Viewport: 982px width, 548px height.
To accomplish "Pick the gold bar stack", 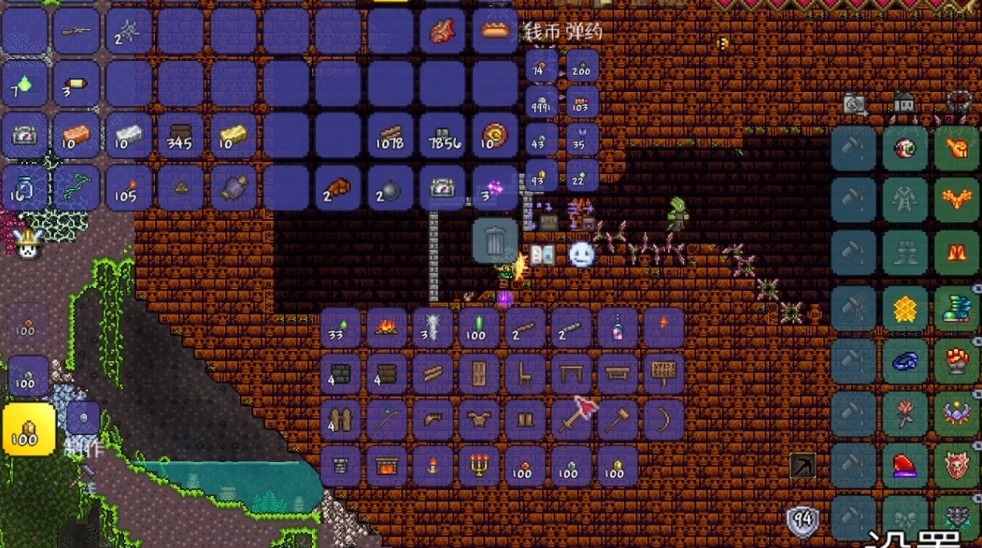I will 233,136.
